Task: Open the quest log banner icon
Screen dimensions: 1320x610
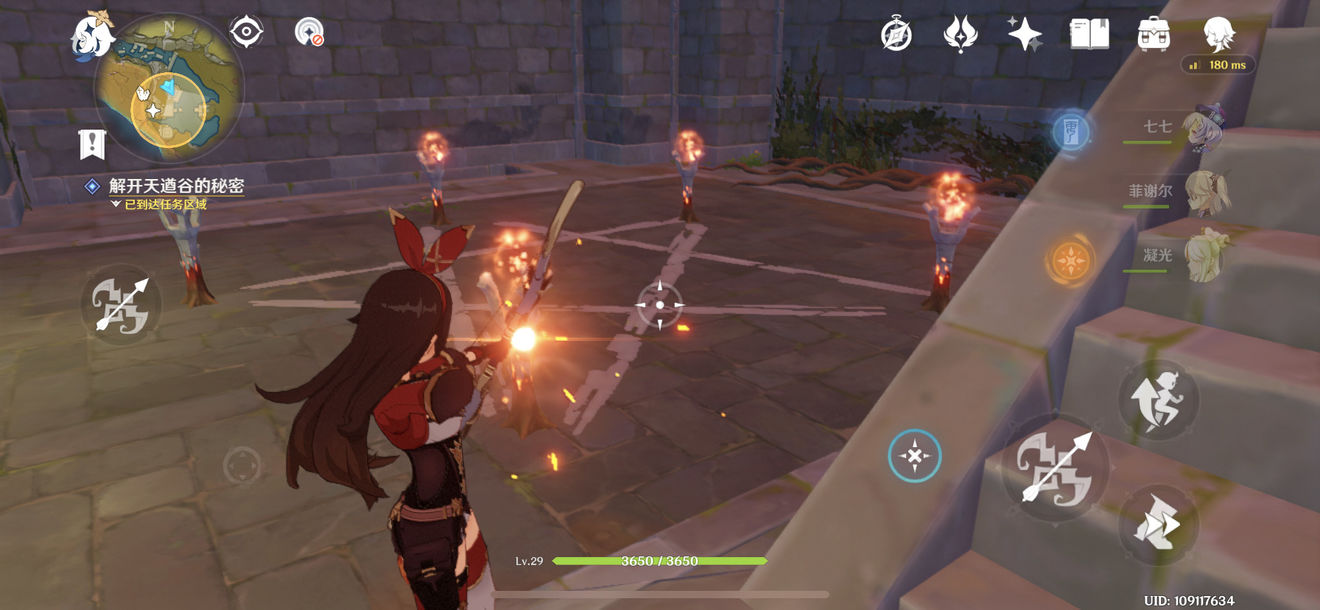Action: click(93, 145)
